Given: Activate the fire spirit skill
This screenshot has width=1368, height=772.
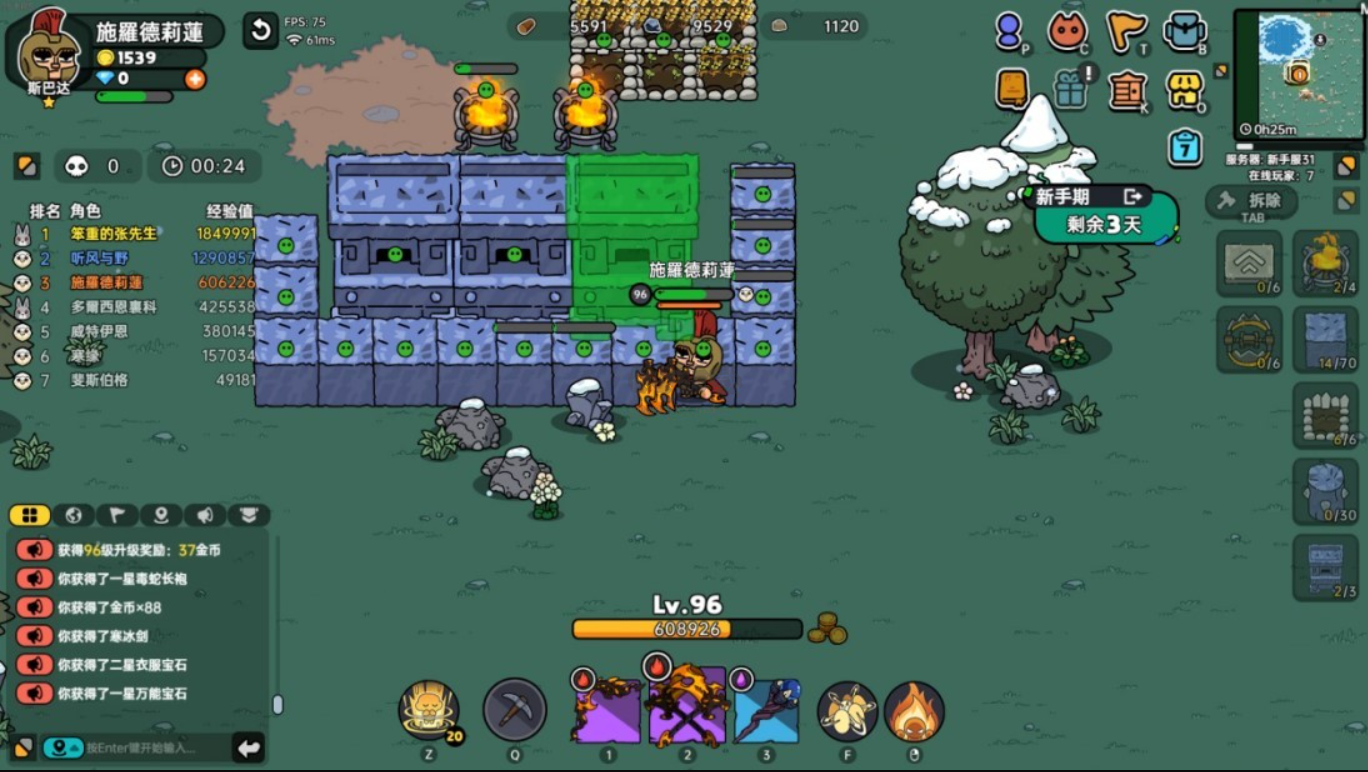Looking at the screenshot, I should [913, 711].
